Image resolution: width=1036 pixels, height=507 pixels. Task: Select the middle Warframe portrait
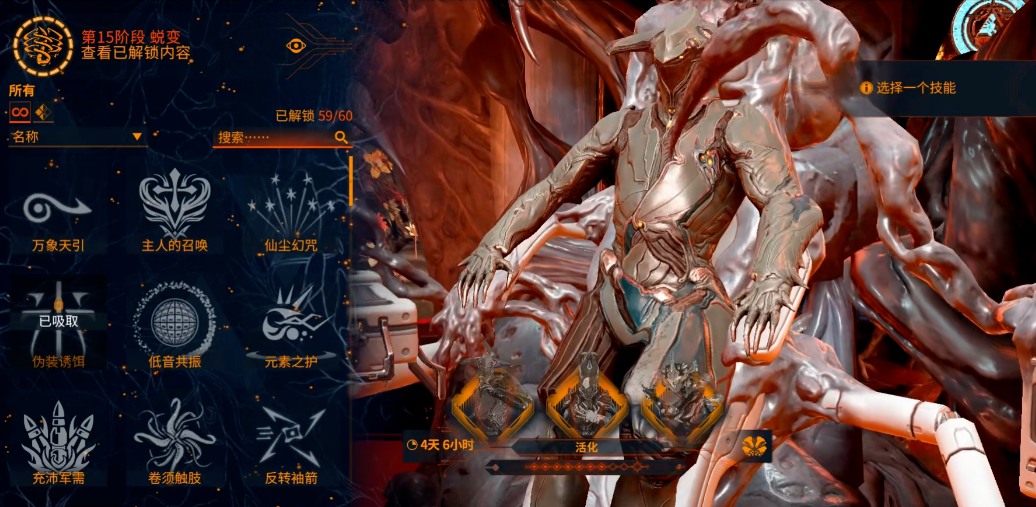click(x=587, y=399)
